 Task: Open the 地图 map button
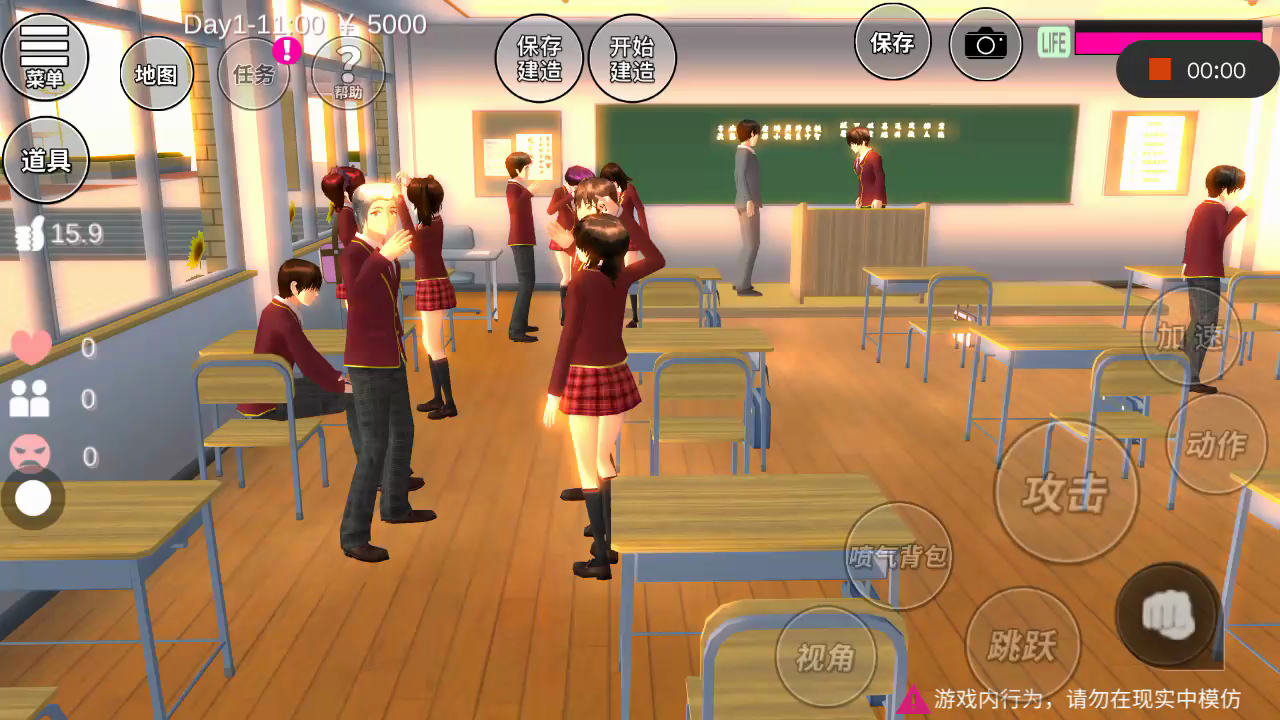point(156,74)
